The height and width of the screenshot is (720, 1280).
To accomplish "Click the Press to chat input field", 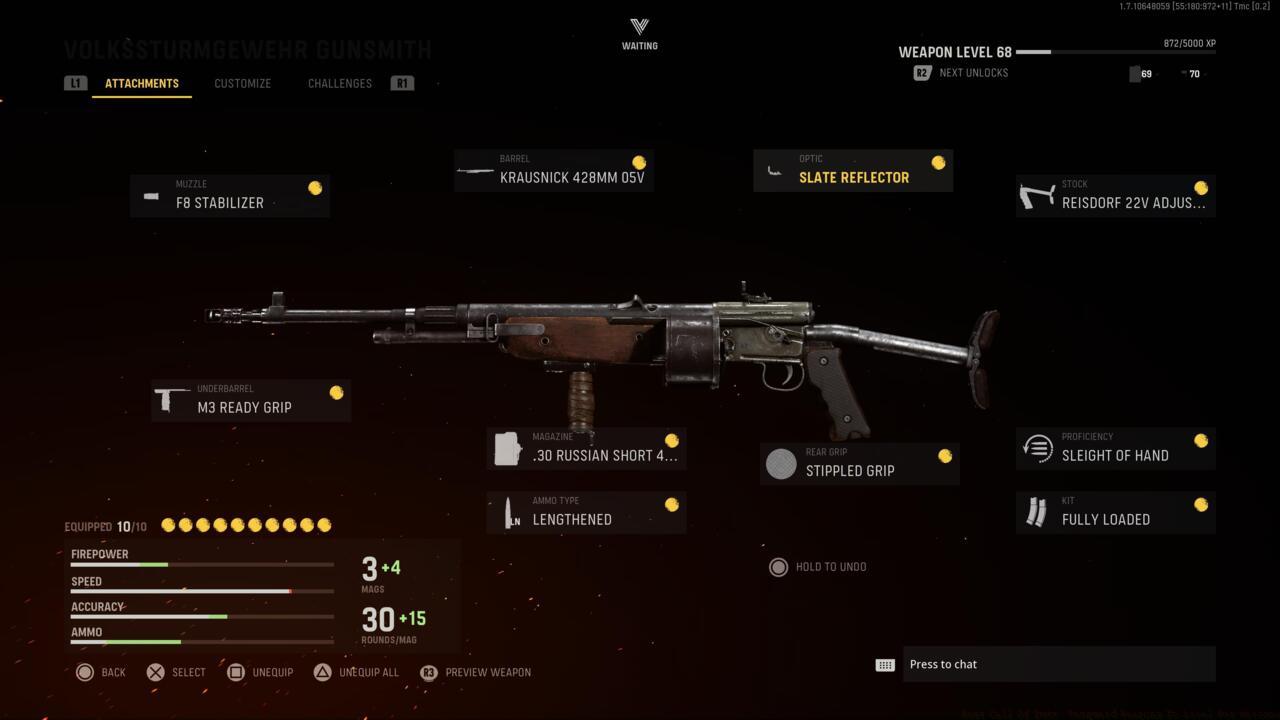I will tap(1060, 663).
